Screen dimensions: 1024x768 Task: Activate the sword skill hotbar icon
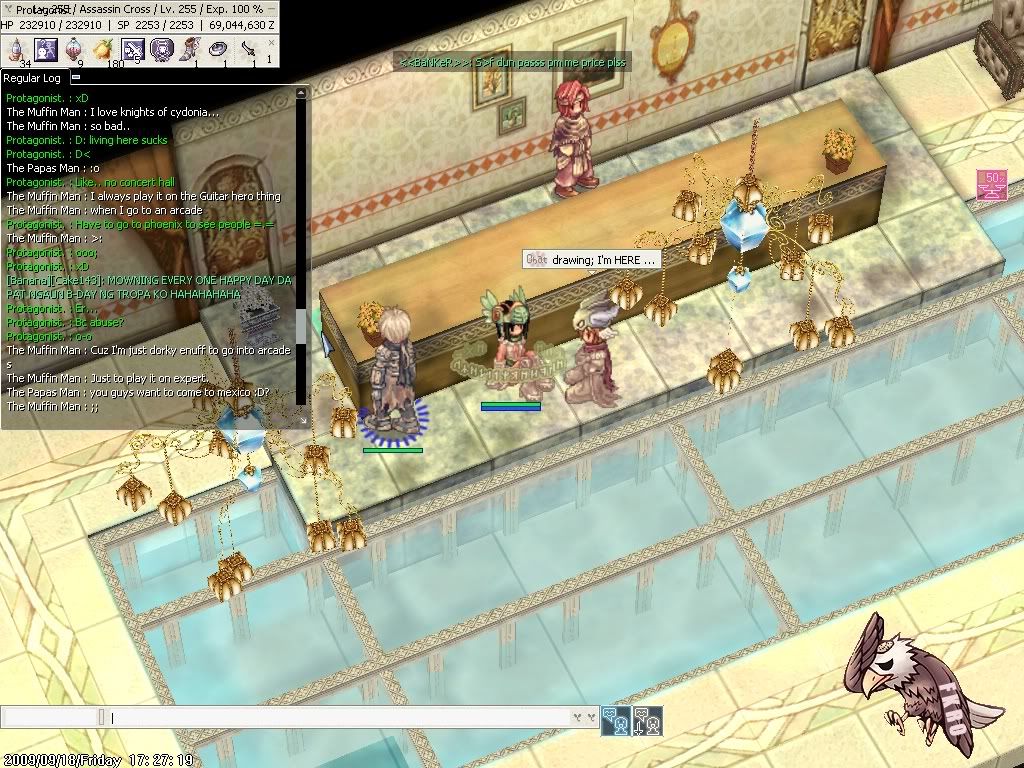point(132,49)
